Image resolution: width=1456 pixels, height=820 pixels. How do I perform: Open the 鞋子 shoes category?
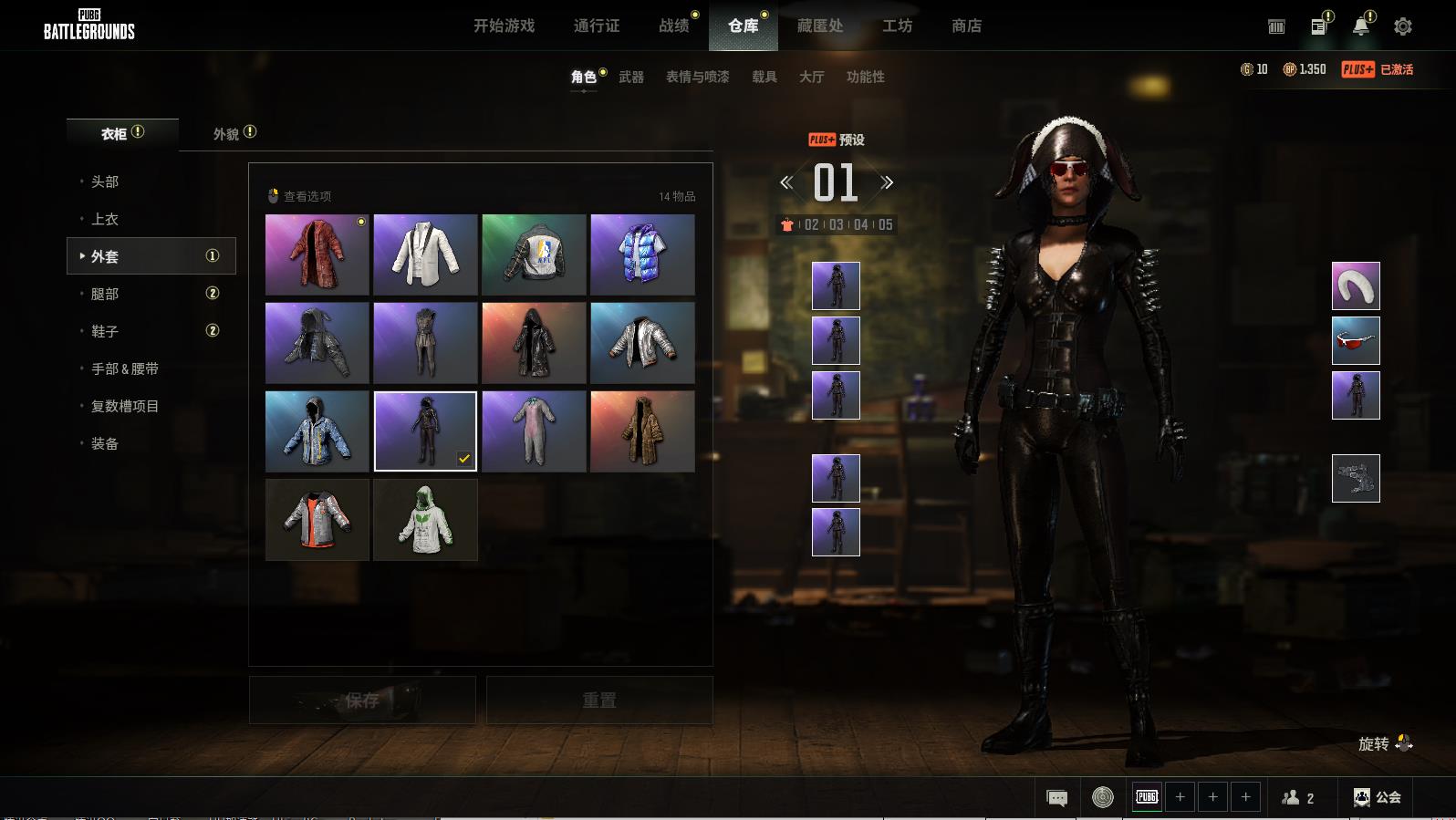105,331
